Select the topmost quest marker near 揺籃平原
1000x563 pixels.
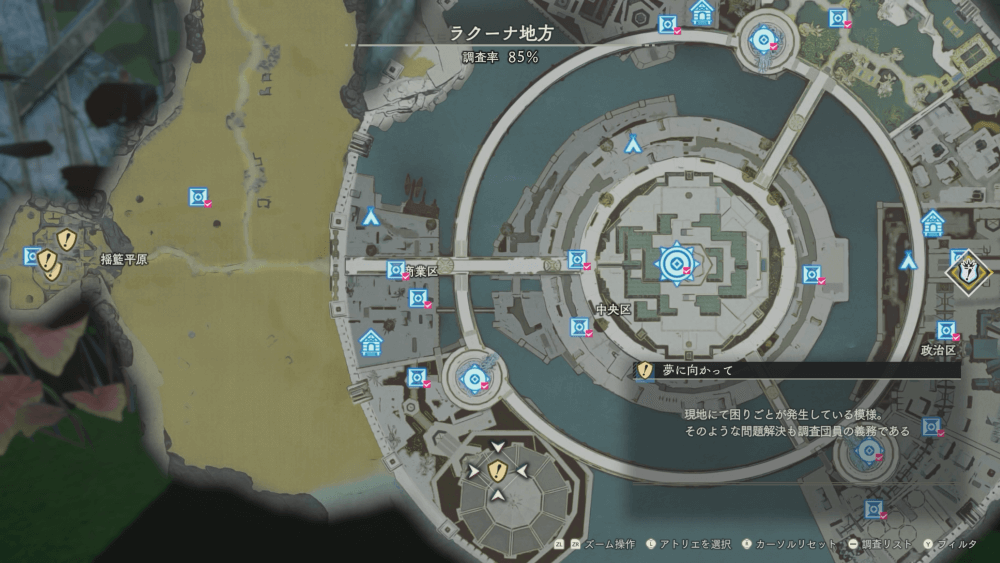pyautogui.click(x=67, y=238)
